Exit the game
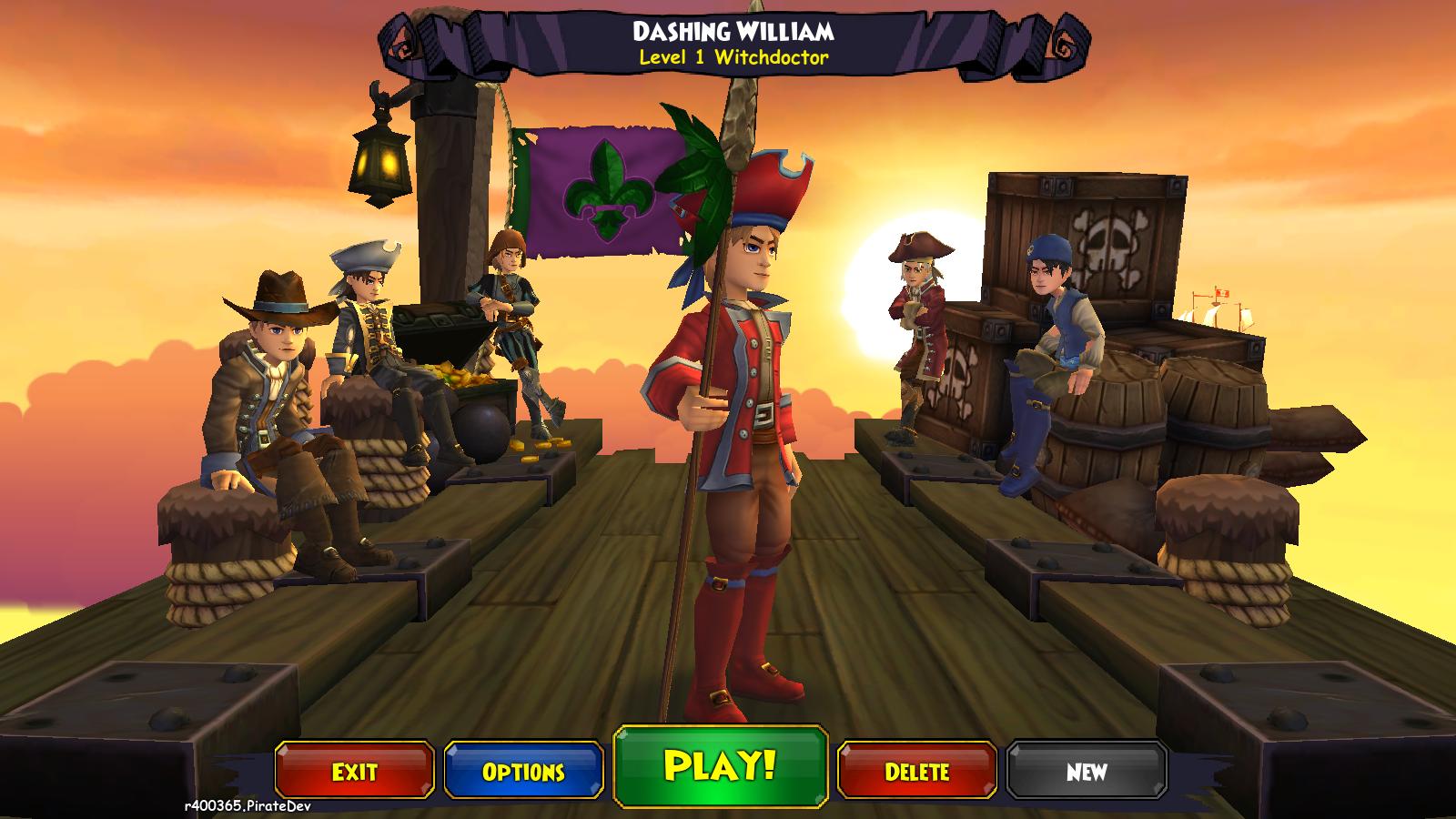Screen dimensions: 1456x819 [x=354, y=772]
